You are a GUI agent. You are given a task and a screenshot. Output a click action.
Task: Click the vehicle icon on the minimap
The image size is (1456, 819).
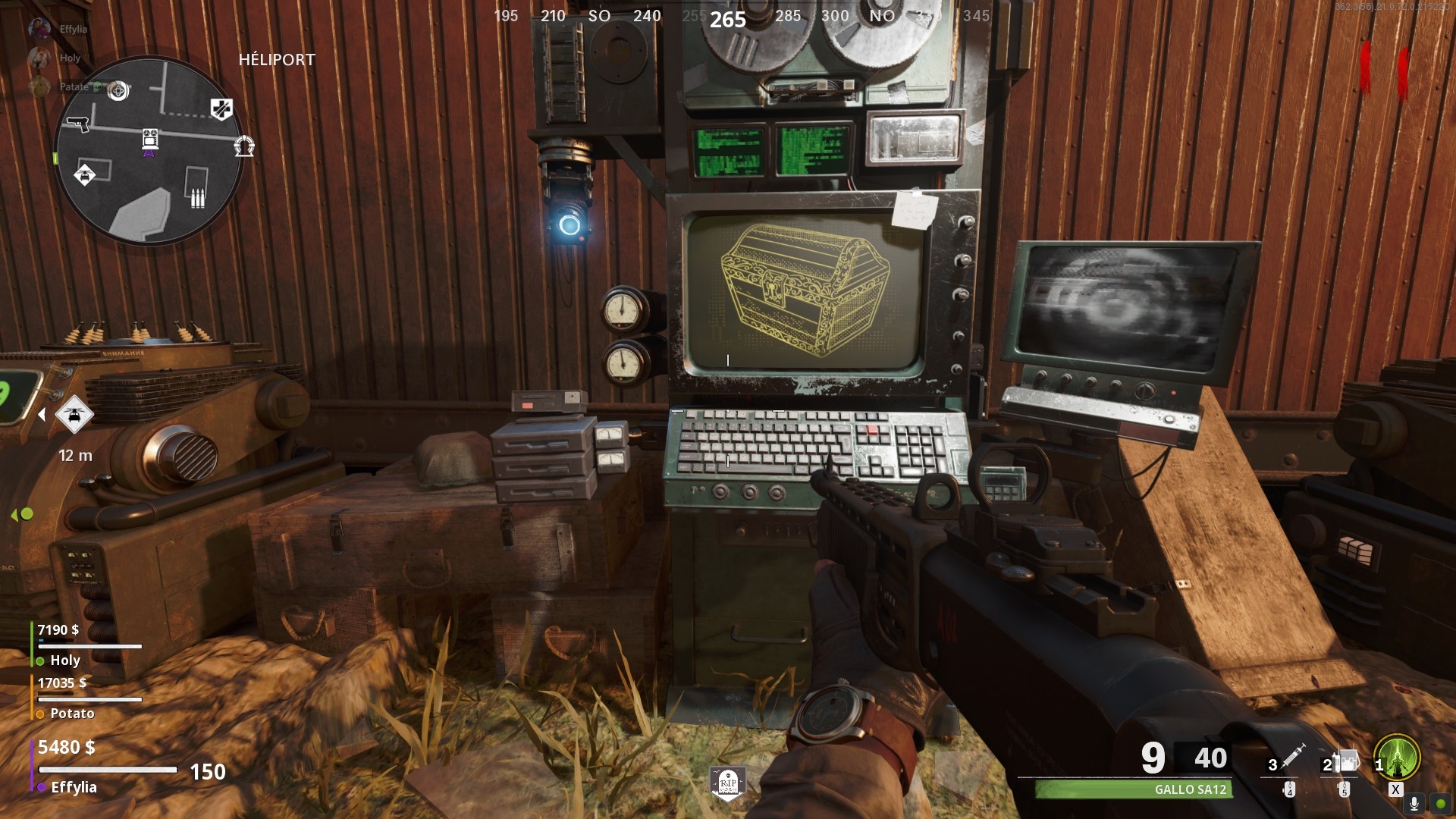[85, 175]
